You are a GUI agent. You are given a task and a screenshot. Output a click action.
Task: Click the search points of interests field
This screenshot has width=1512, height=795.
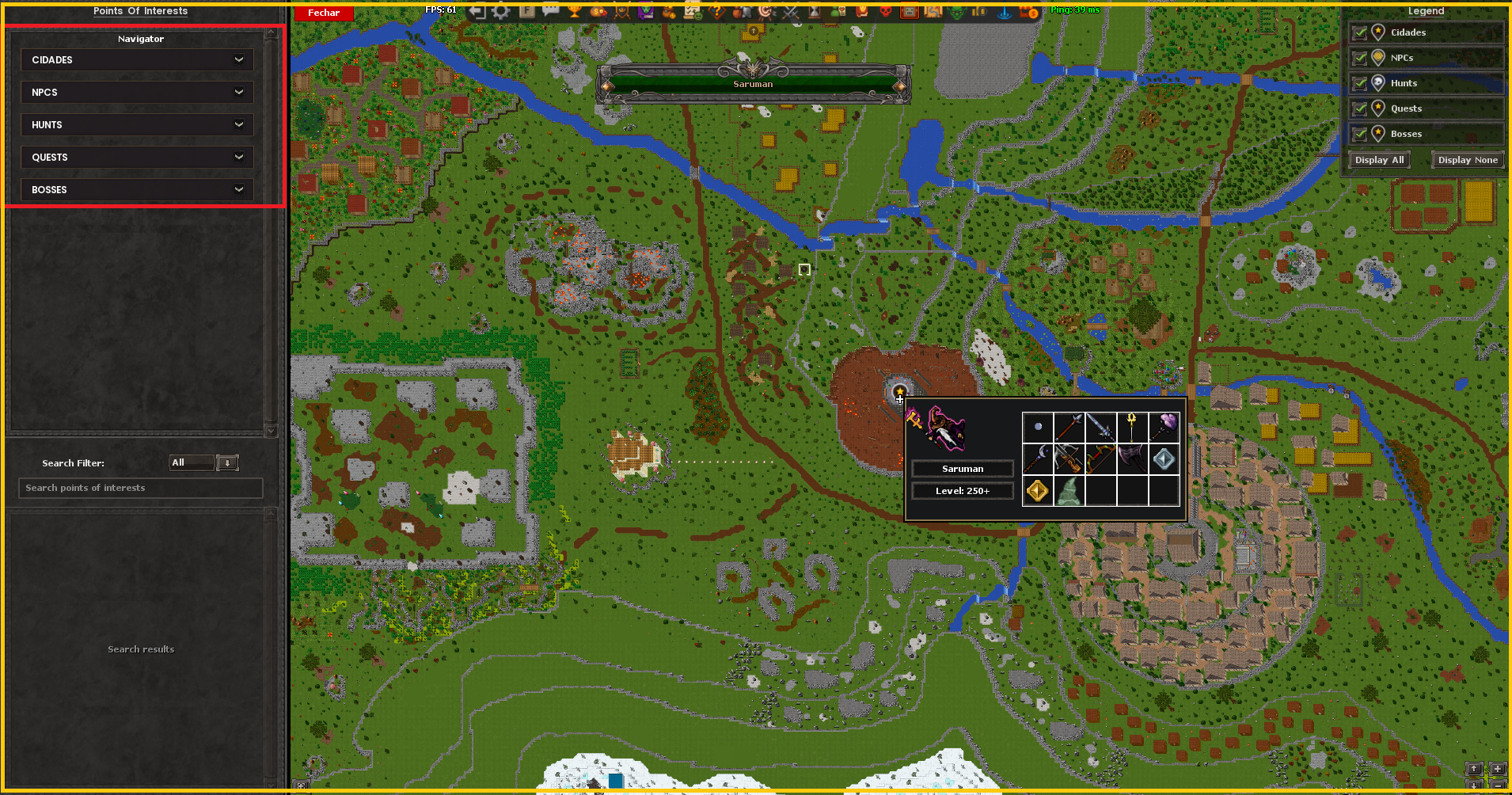tap(140, 488)
